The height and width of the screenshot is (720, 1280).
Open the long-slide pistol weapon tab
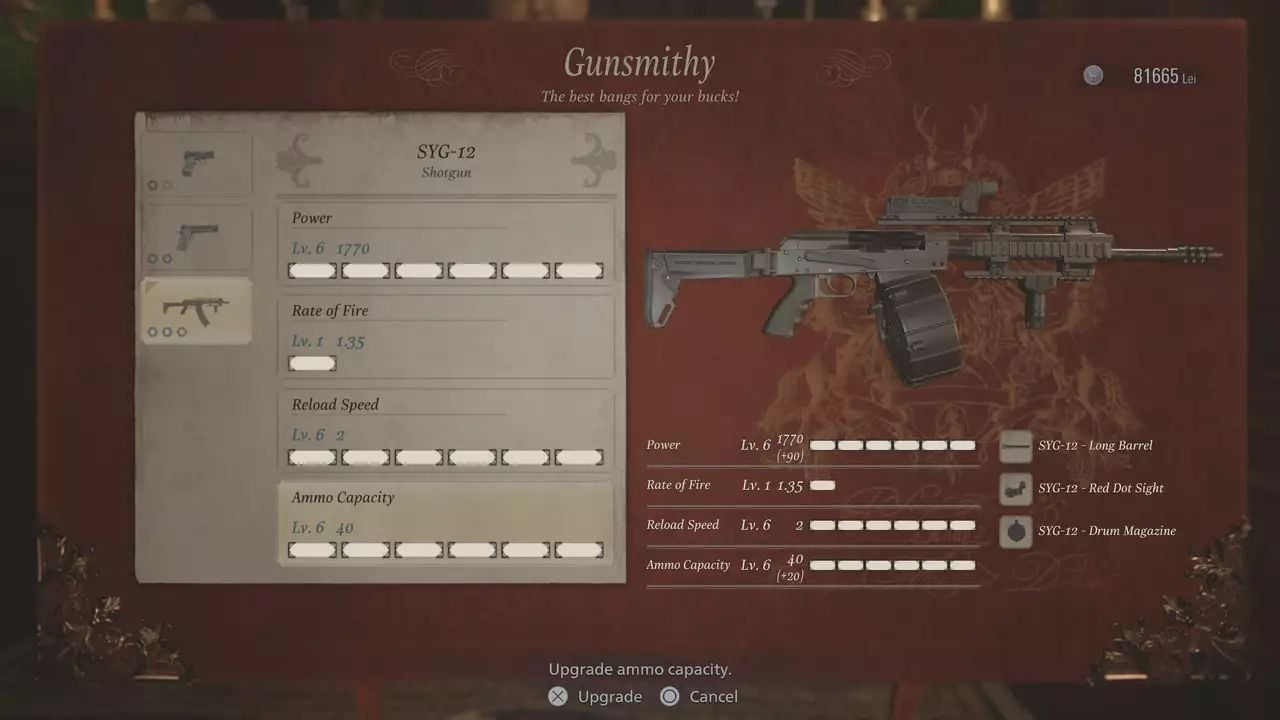[x=195, y=237]
